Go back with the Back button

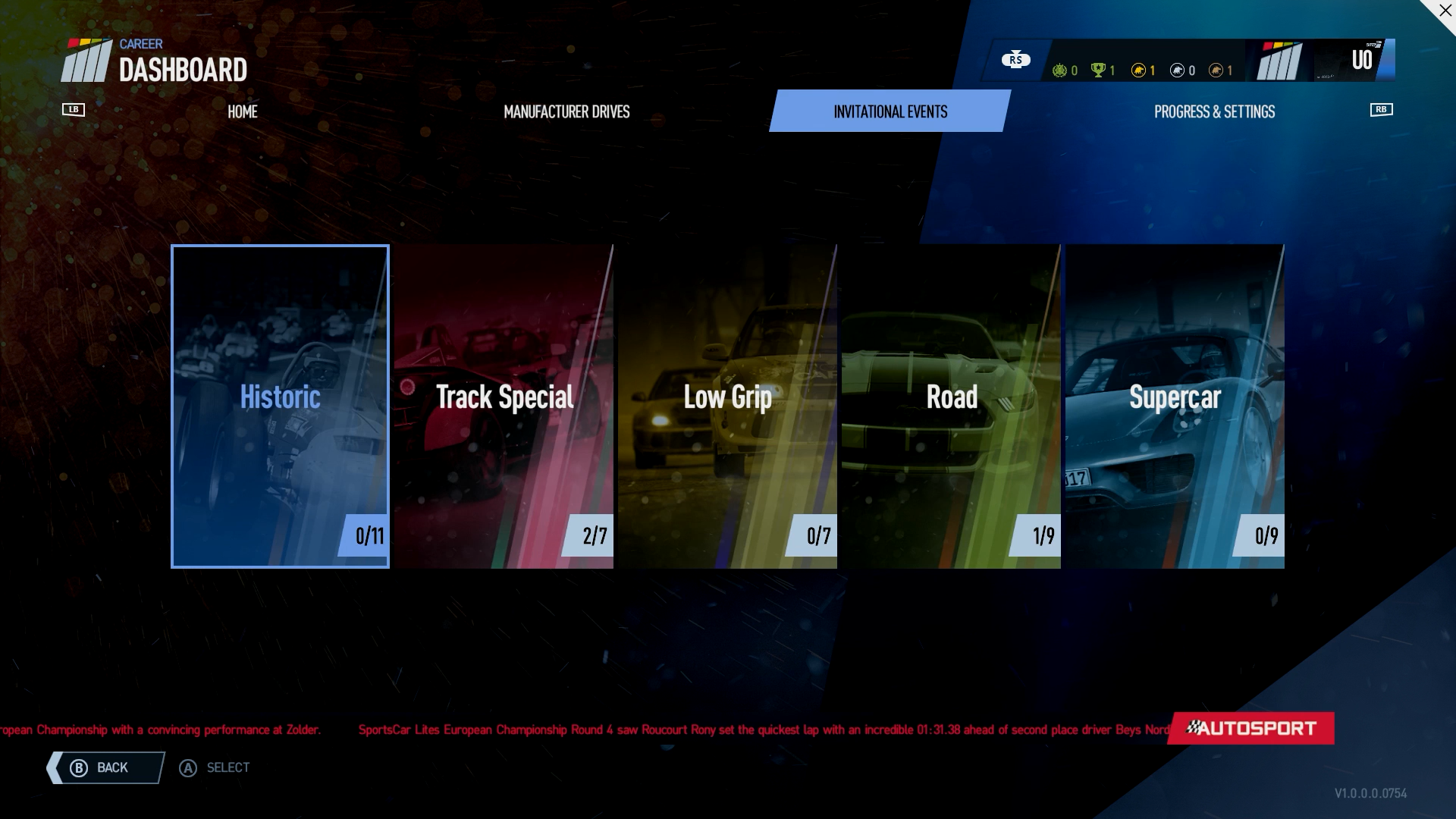[x=106, y=767]
